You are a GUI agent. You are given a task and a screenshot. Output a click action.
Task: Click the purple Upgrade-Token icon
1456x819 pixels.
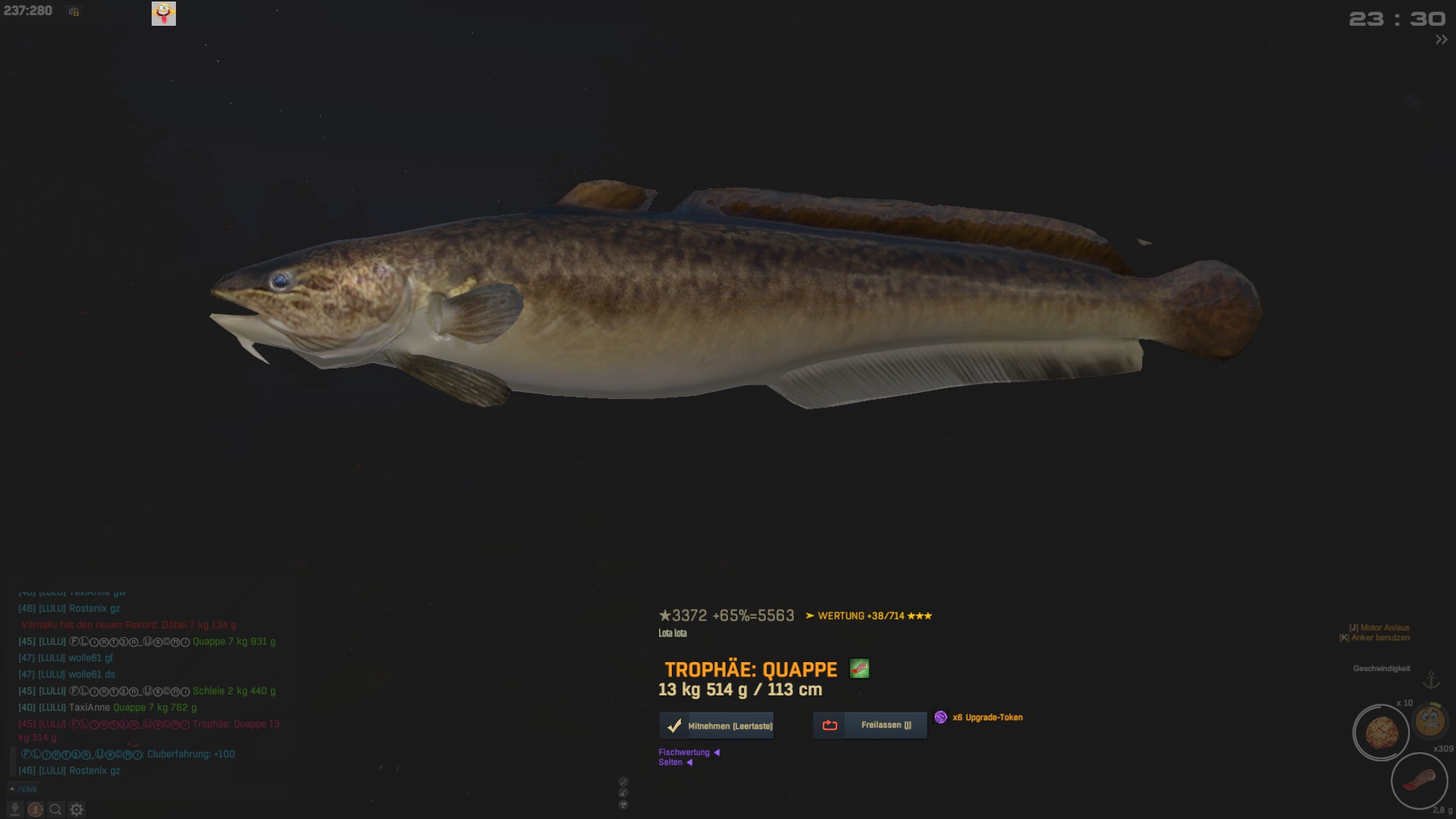[x=940, y=717]
